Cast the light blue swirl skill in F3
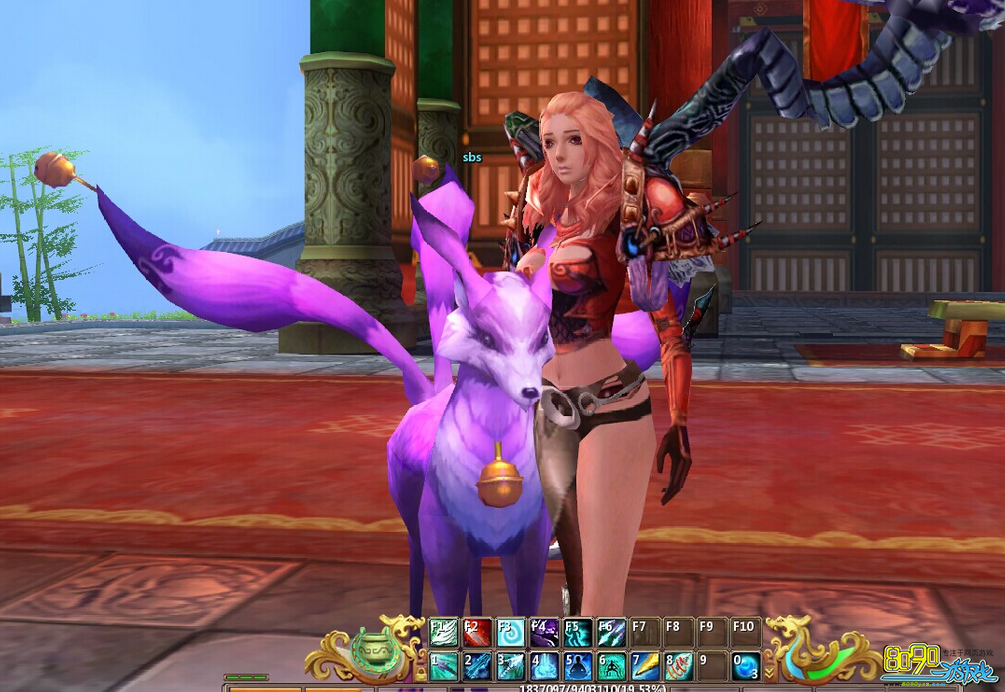The width and height of the screenshot is (1005, 692). click(510, 633)
